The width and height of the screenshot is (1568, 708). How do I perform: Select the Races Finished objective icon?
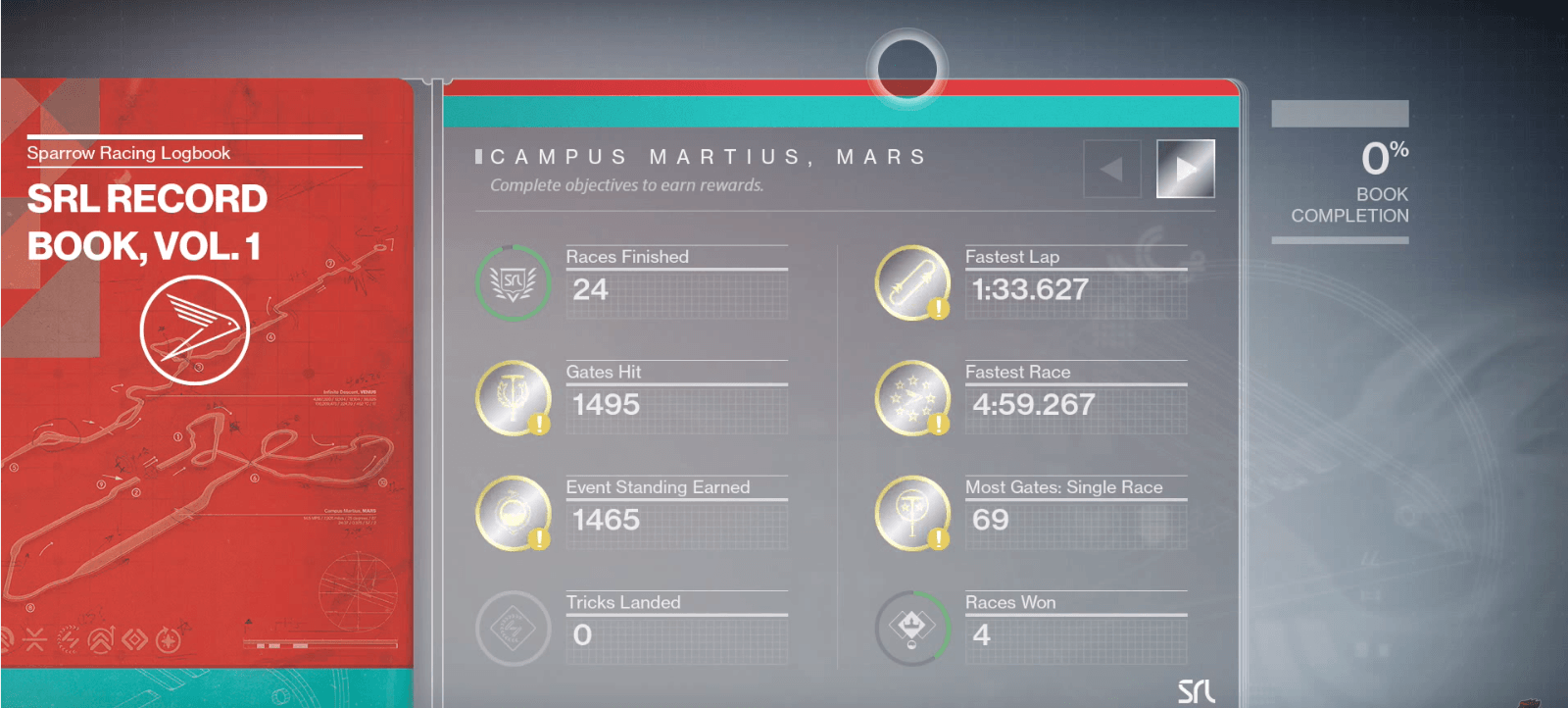coord(513,282)
